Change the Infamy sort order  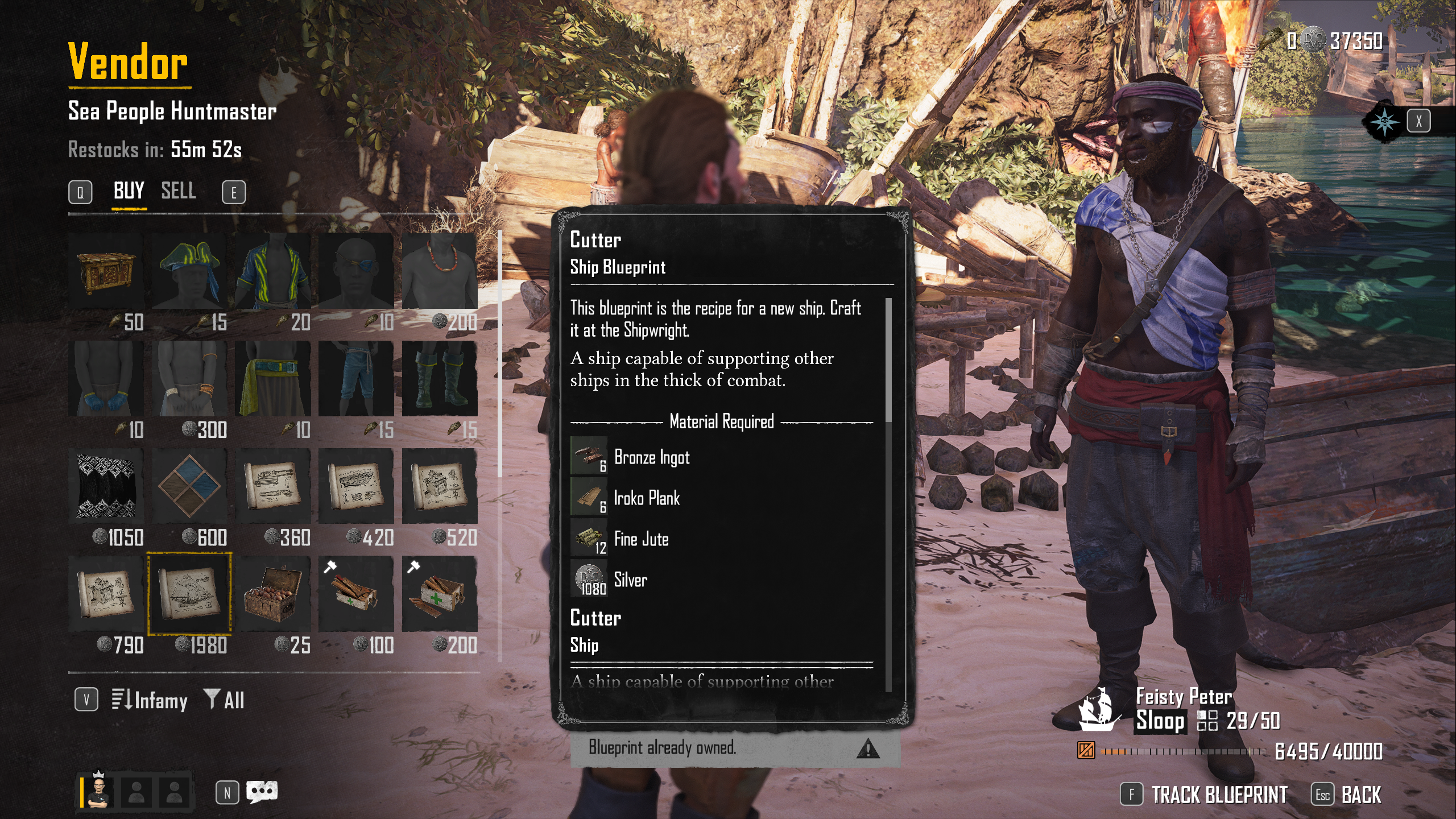point(150,700)
